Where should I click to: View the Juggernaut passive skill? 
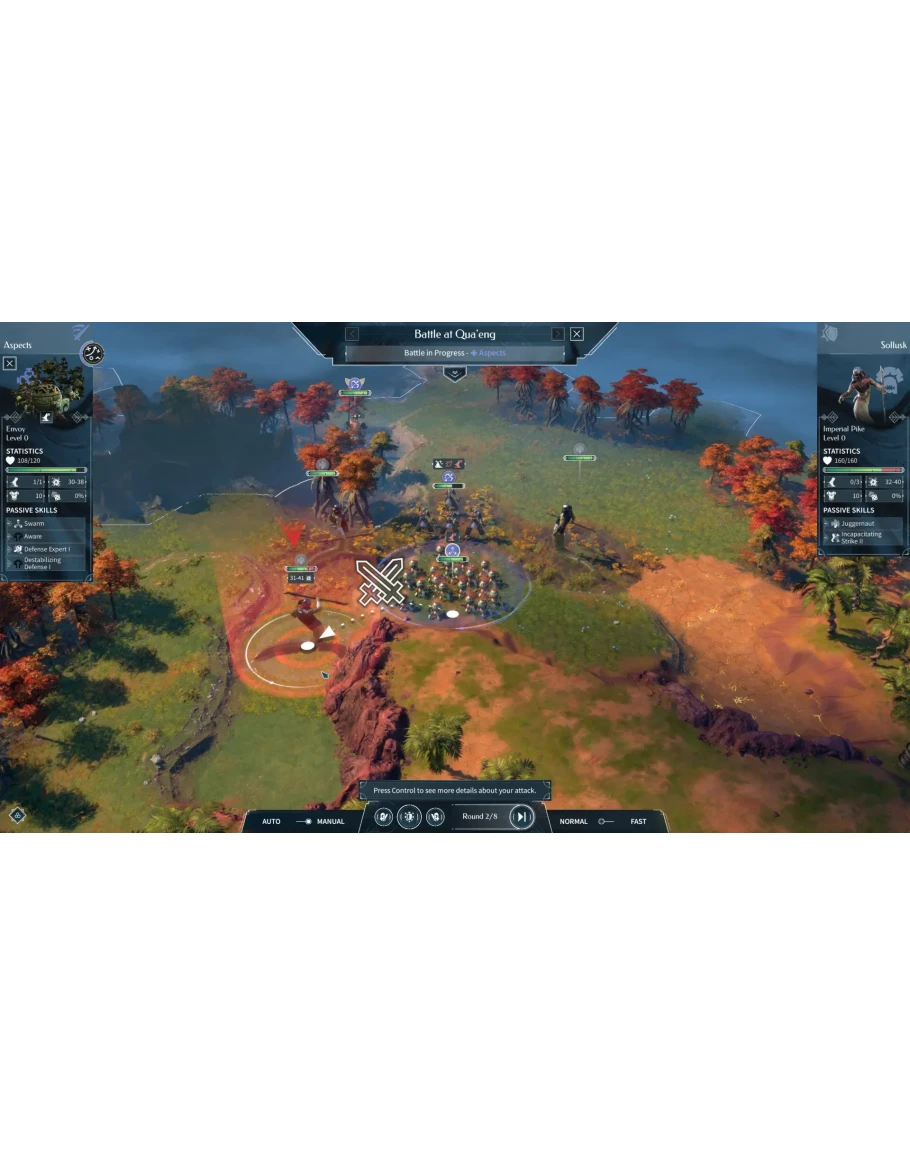858,523
